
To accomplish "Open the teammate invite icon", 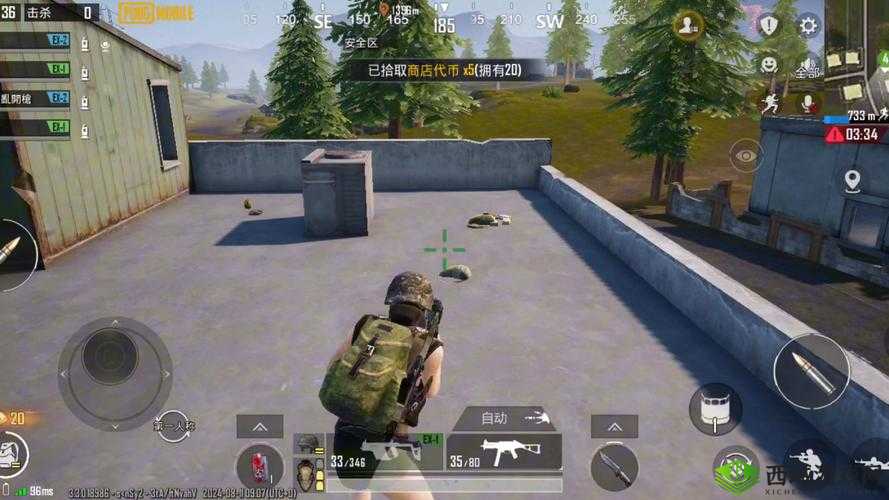I will pyautogui.click(x=688, y=26).
